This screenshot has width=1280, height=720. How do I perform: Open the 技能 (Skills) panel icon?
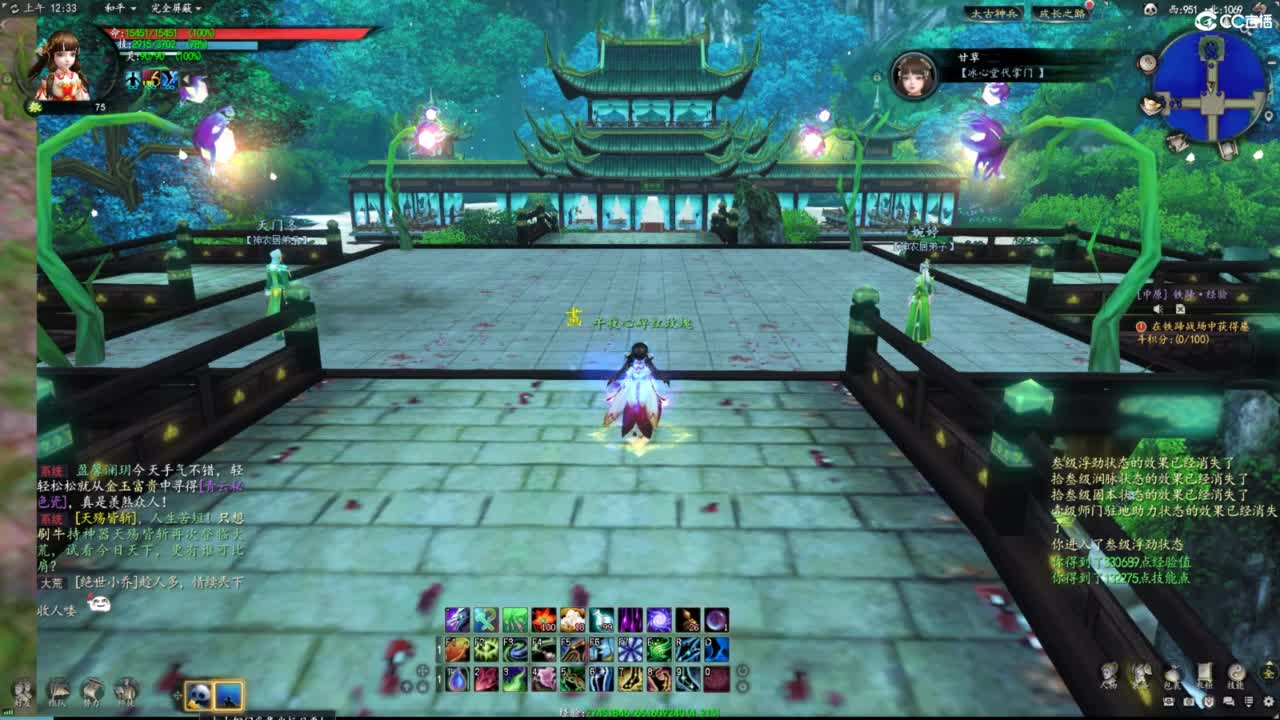[1235, 675]
